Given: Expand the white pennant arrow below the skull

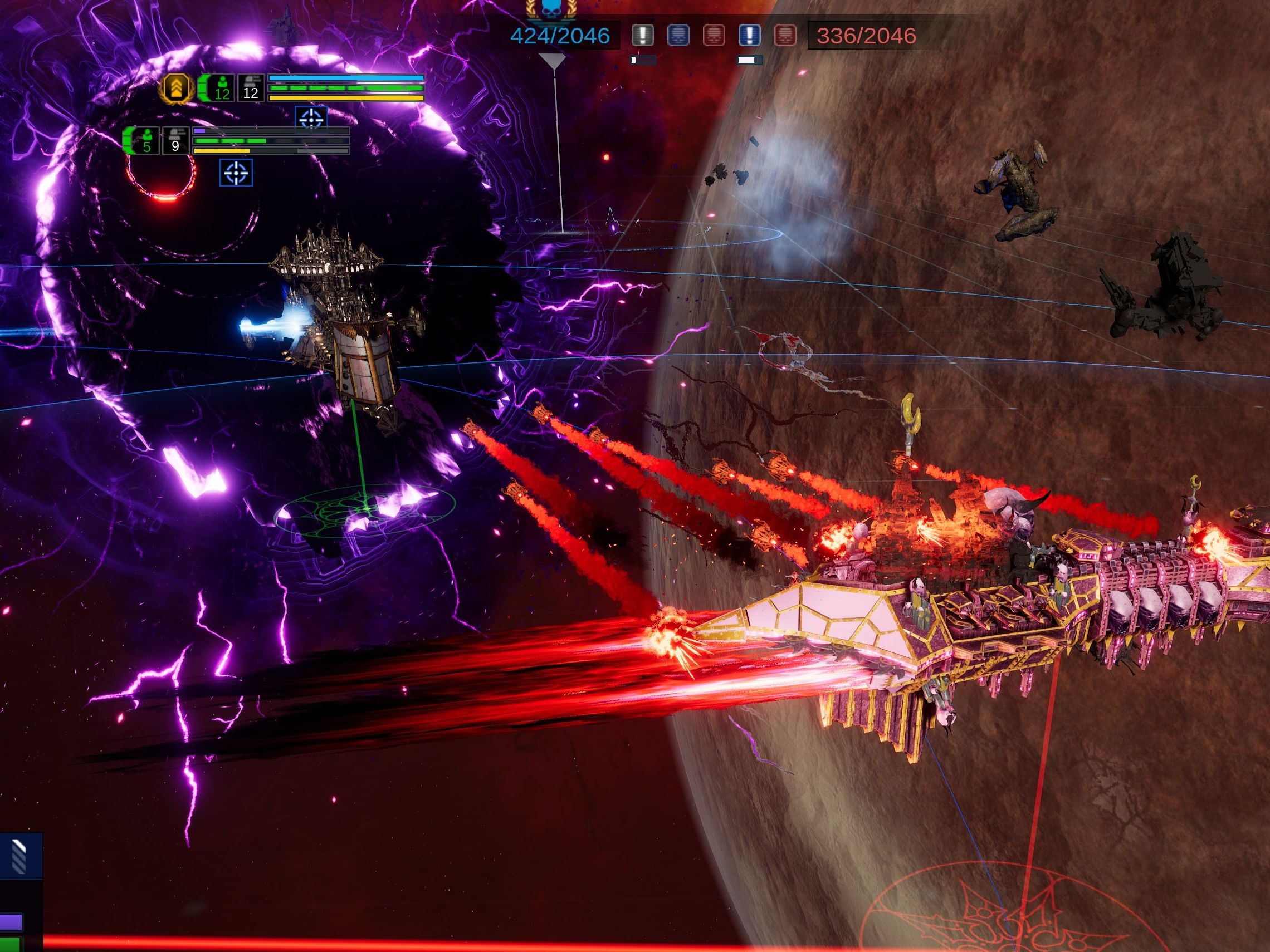Looking at the screenshot, I should click(553, 60).
